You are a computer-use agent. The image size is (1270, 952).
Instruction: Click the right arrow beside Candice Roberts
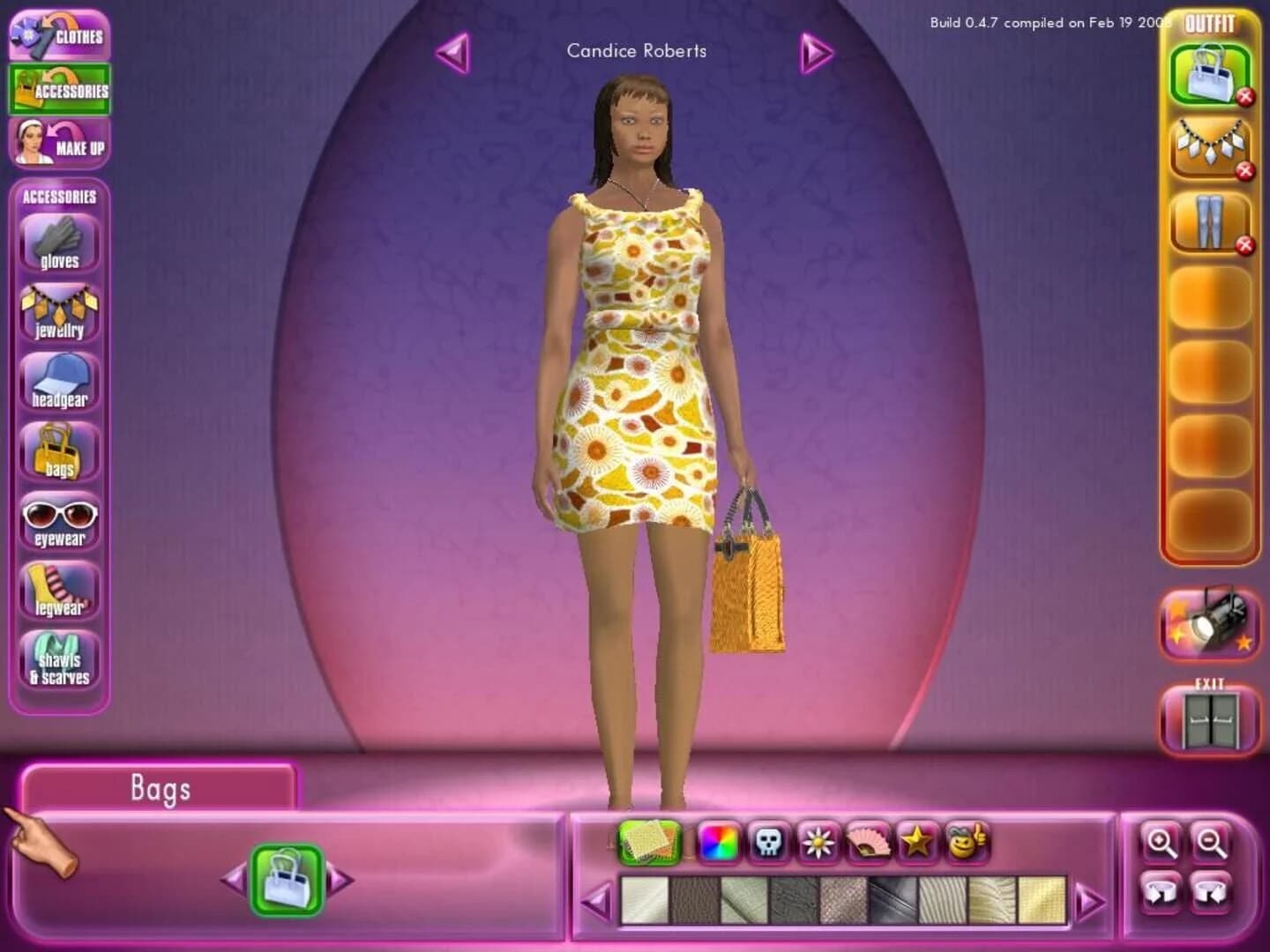coord(816,51)
